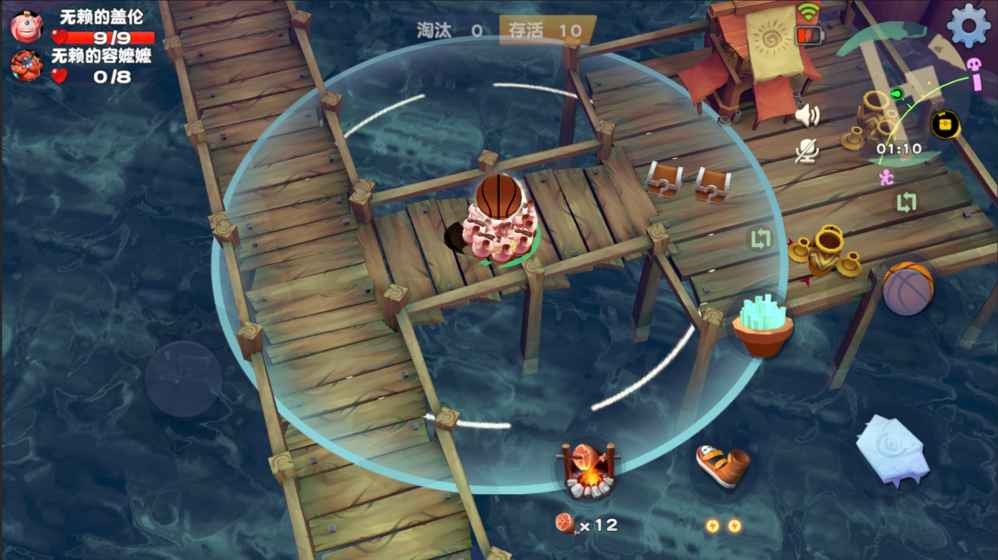Select teammate 无赖的盖伦 portrait
This screenshot has height=560, width=998.
click(25, 25)
